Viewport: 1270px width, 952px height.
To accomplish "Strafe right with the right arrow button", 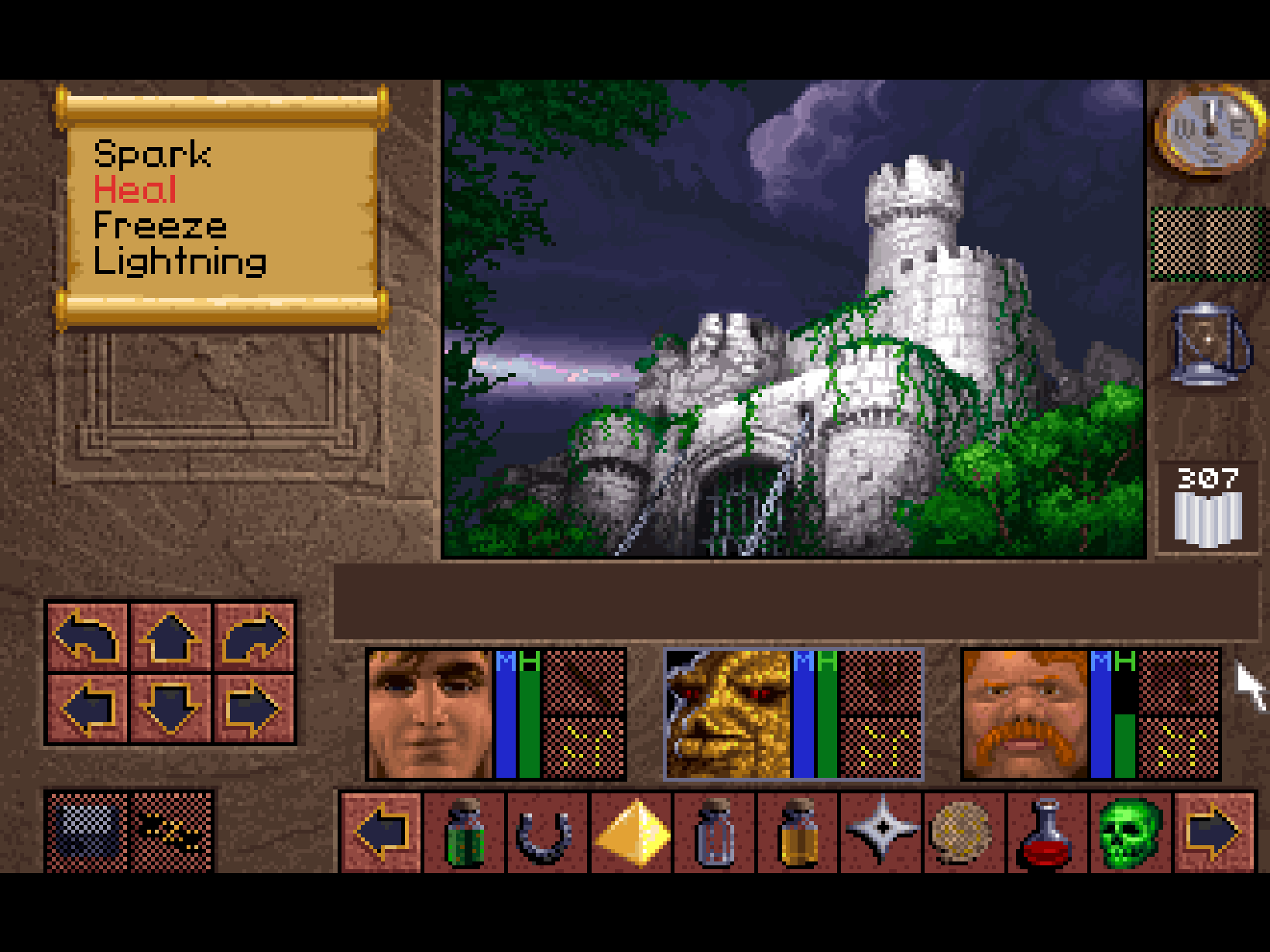I will (254, 708).
